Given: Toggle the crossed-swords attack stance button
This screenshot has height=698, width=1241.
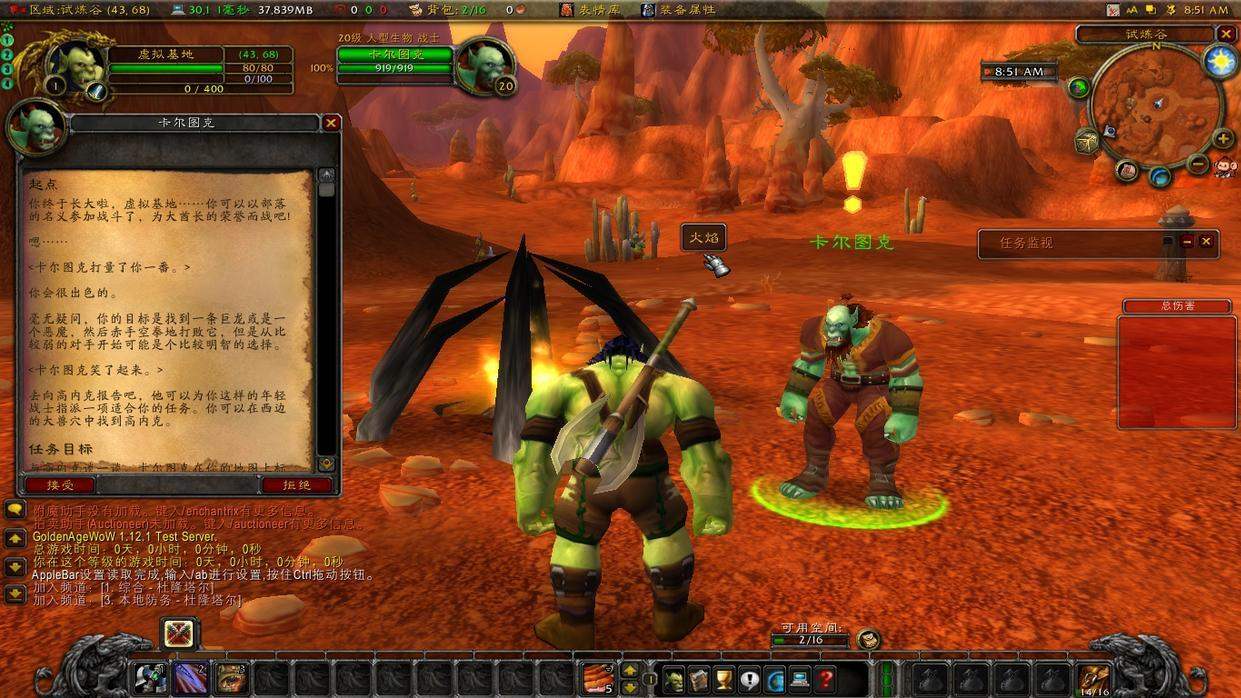Looking at the screenshot, I should 179,633.
